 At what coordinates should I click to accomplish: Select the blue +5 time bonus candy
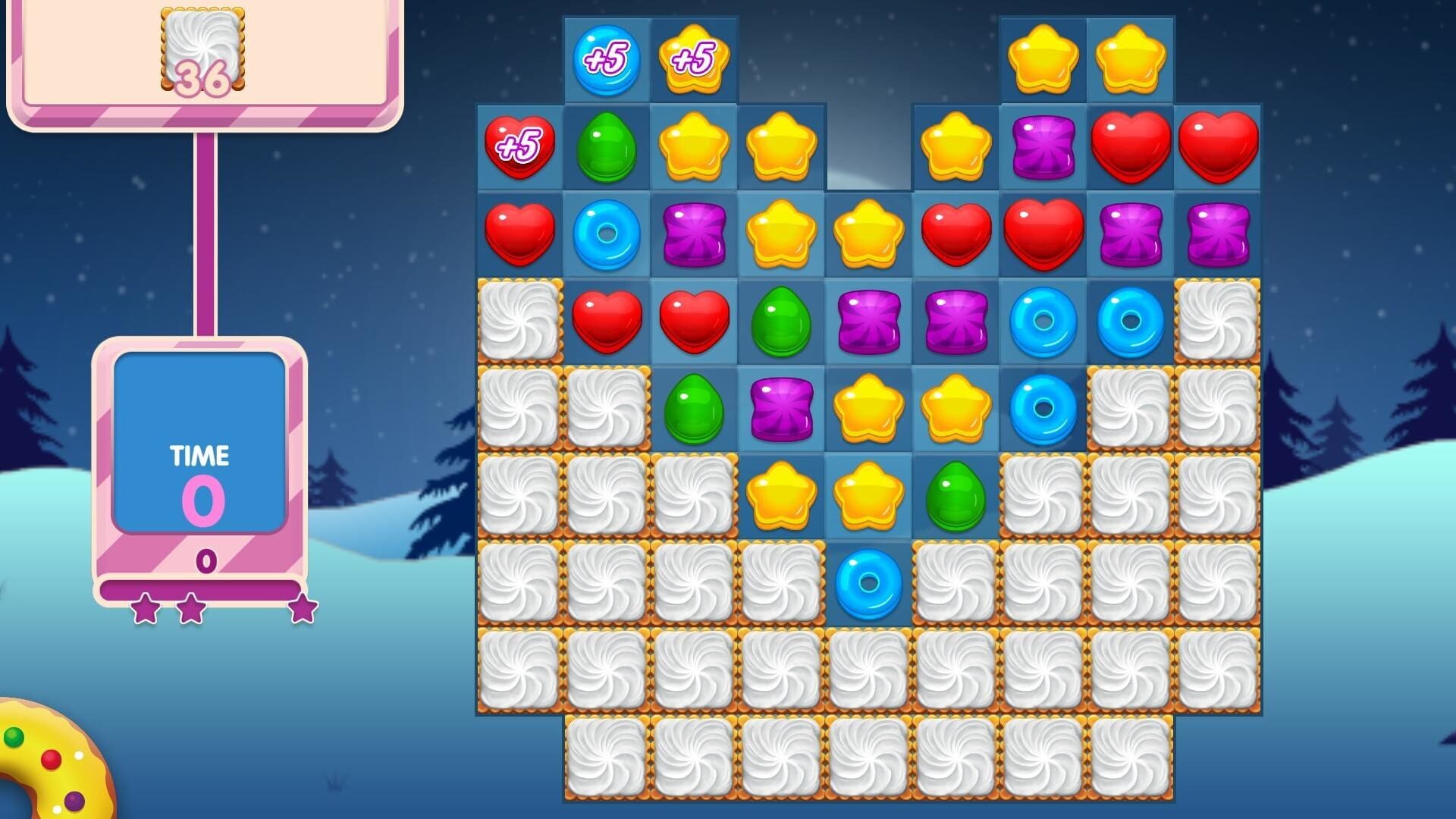(607, 57)
